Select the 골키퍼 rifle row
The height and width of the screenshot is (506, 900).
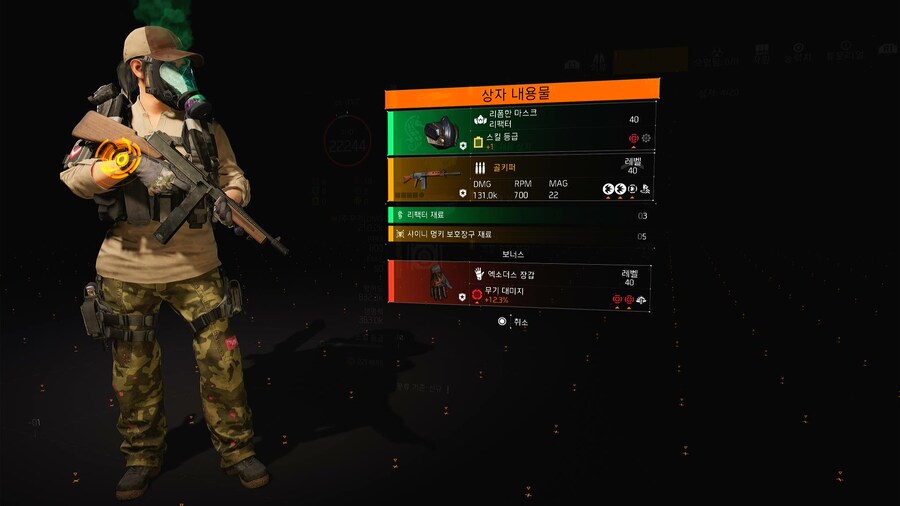click(521, 178)
